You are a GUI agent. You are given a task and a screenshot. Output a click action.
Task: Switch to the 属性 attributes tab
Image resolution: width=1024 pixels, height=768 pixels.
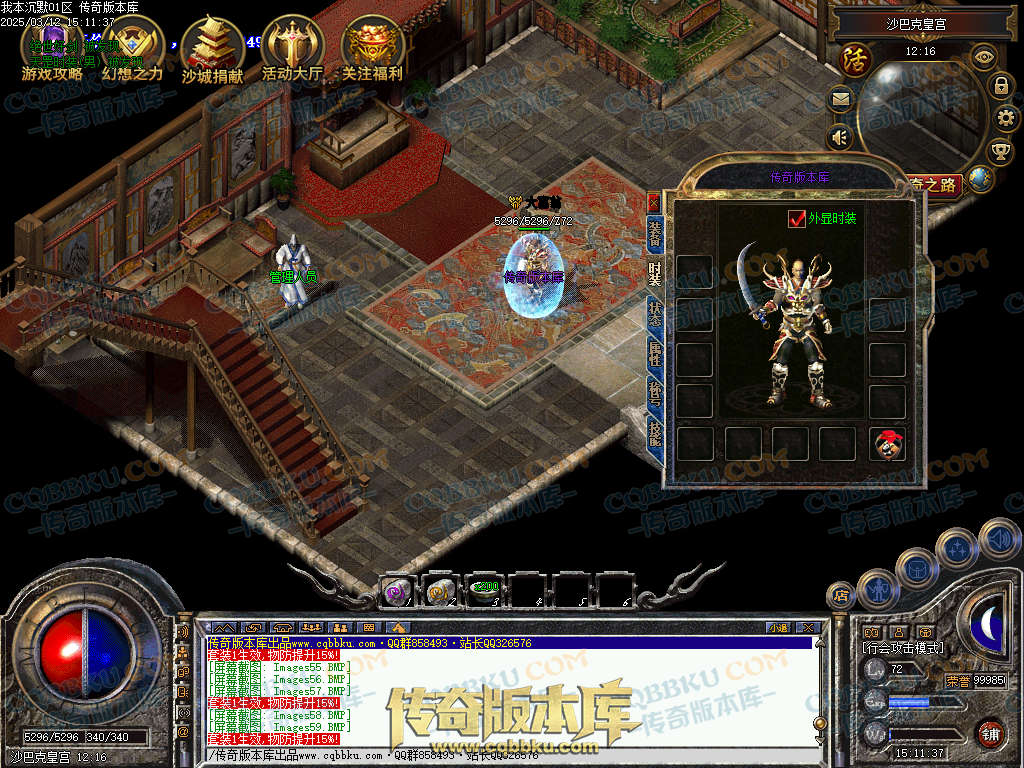tap(655, 349)
